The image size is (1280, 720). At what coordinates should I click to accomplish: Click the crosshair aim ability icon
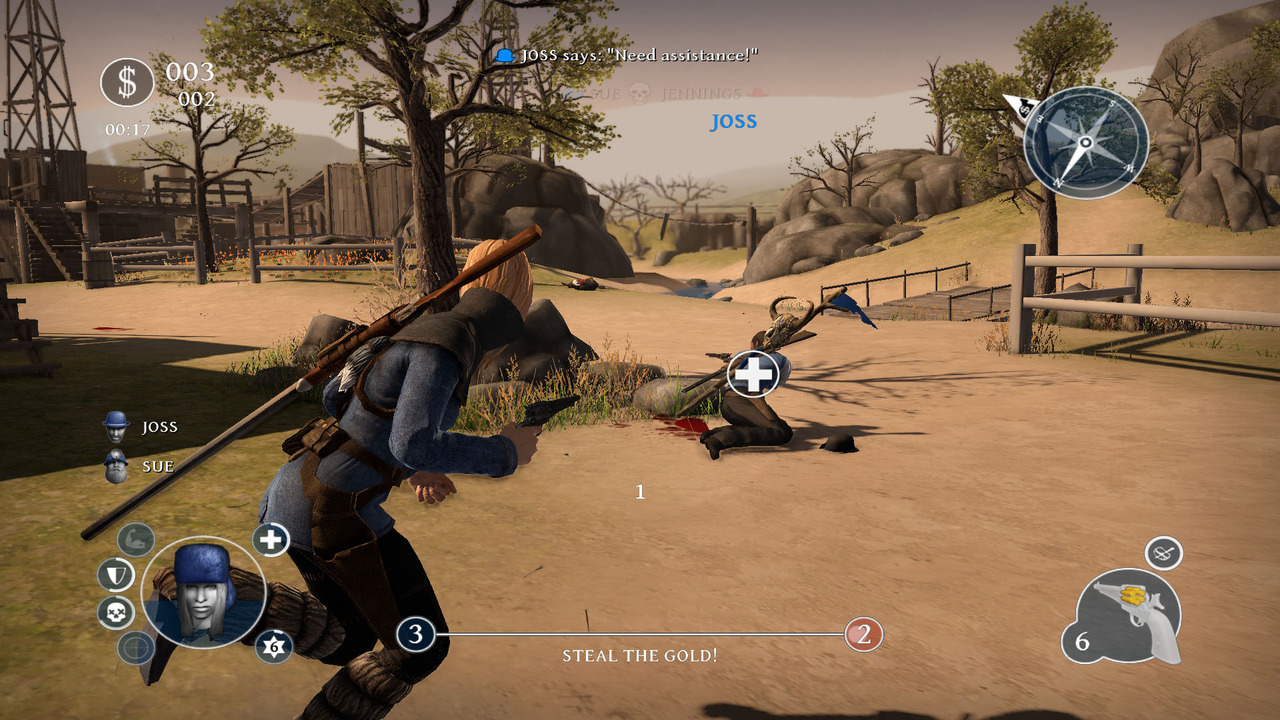135,648
